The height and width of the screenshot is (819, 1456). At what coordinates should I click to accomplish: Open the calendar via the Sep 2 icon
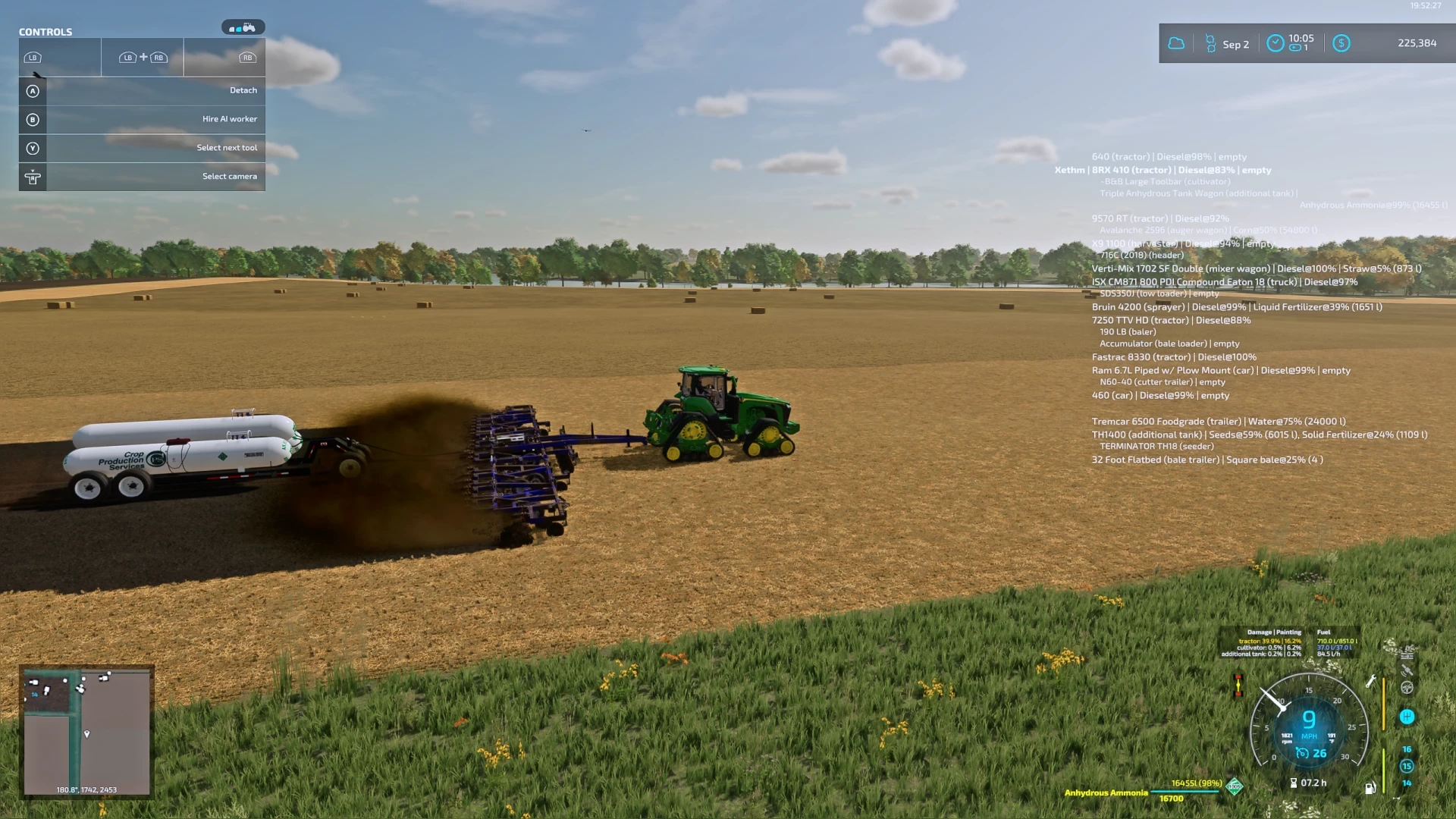[1210, 42]
